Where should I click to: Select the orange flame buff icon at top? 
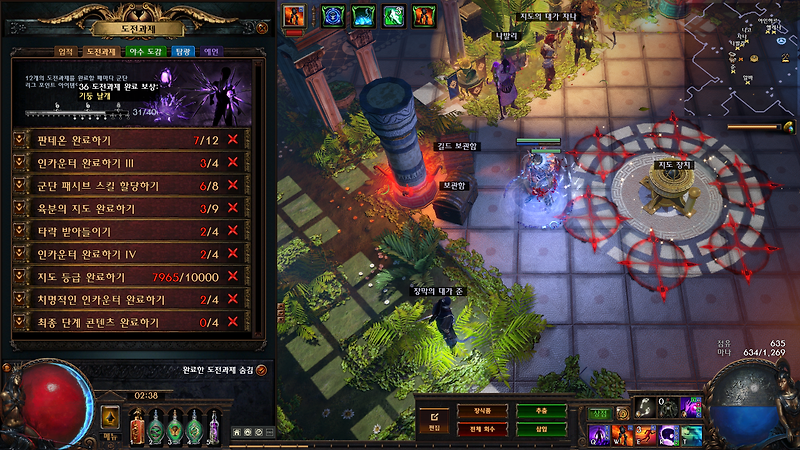pyautogui.click(x=295, y=15)
